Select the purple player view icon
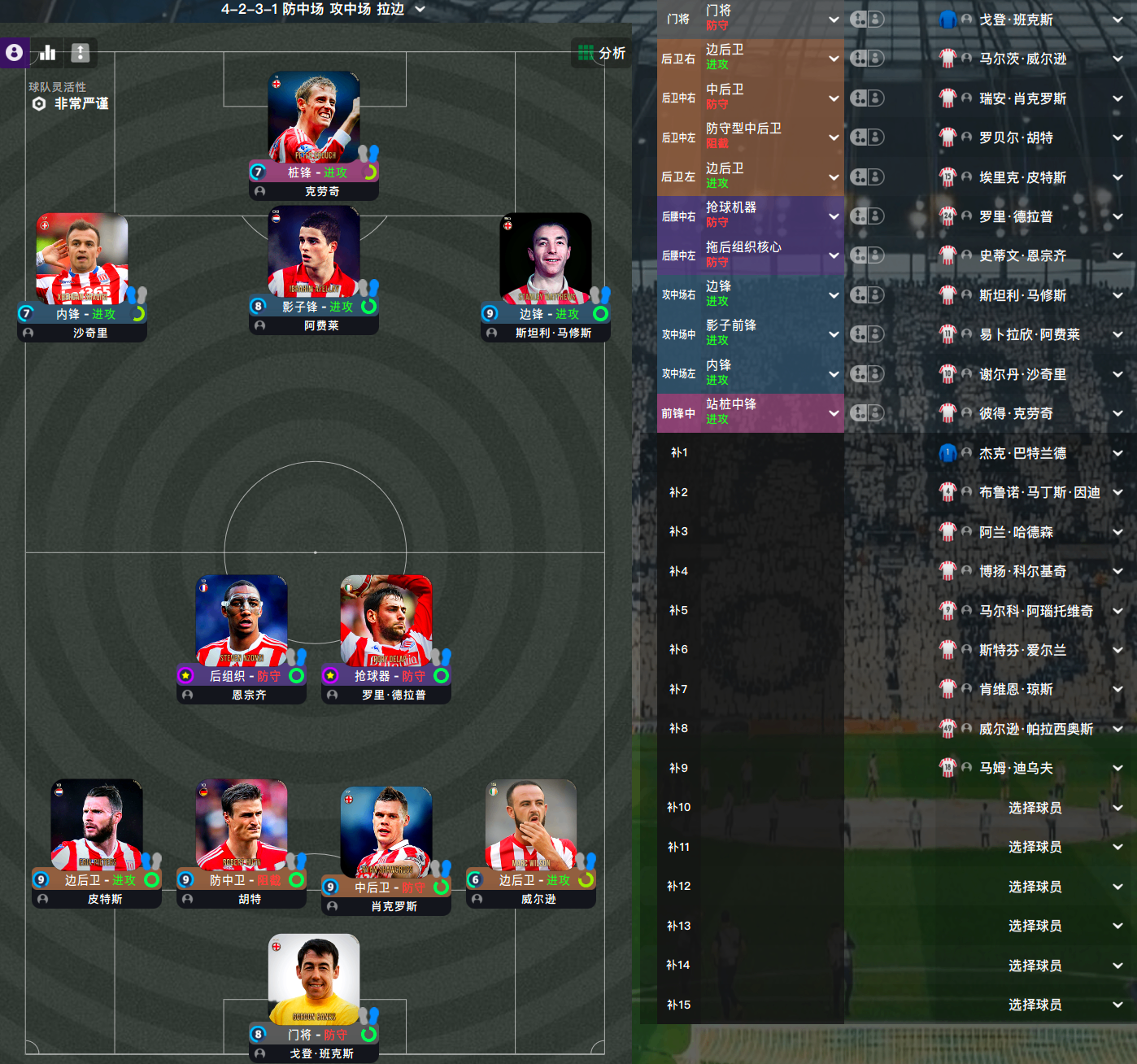 (14, 53)
